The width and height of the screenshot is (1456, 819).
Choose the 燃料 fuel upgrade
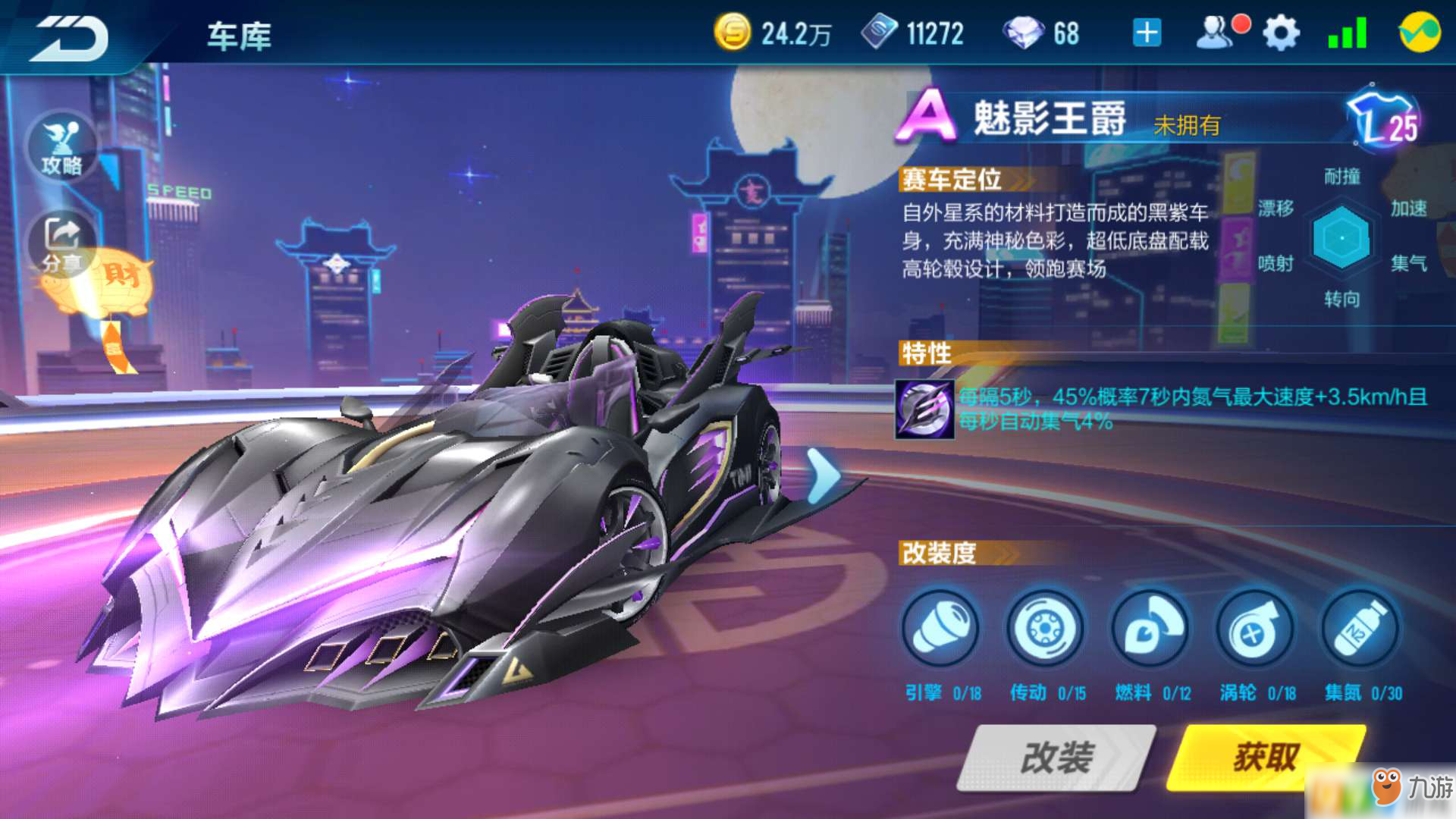pos(1150,629)
